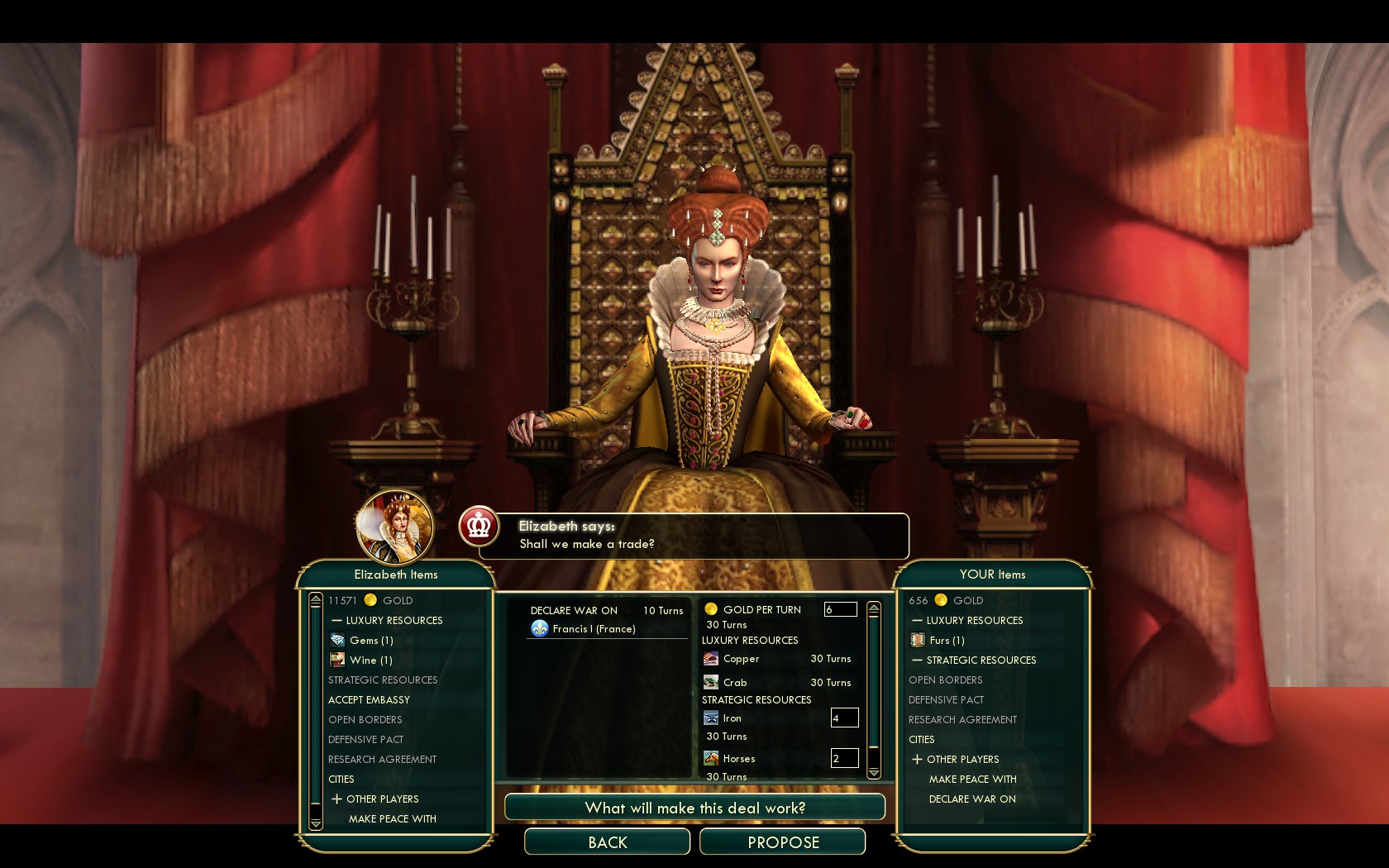This screenshot has width=1389, height=868.
Task: Remove Declare War on Francis I from deal
Action: 594,629
